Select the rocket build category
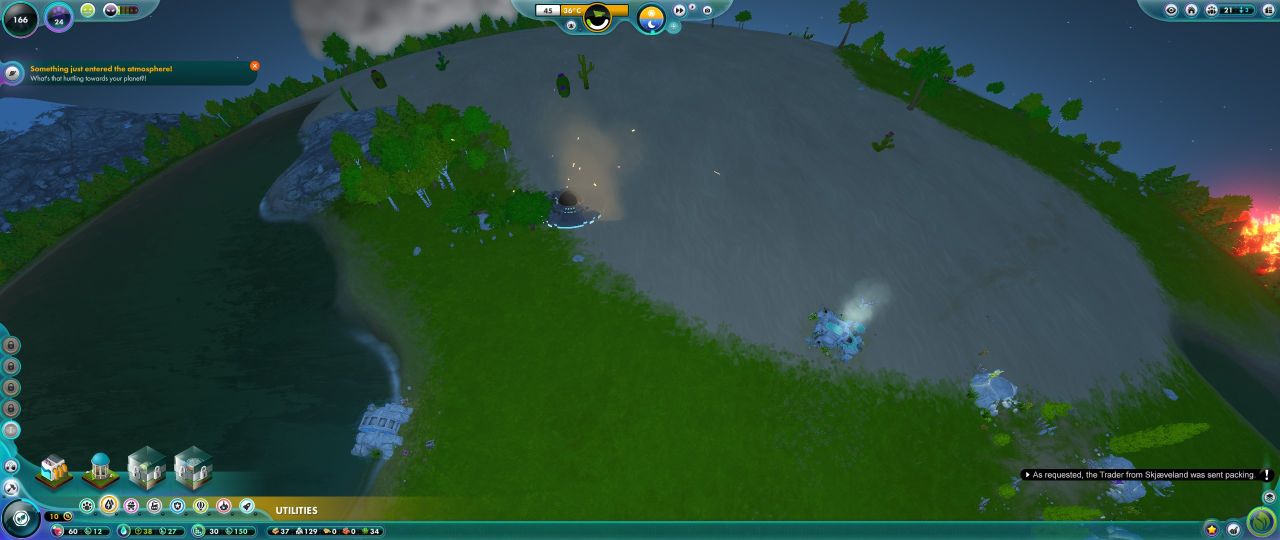1280x540 pixels. [247, 506]
